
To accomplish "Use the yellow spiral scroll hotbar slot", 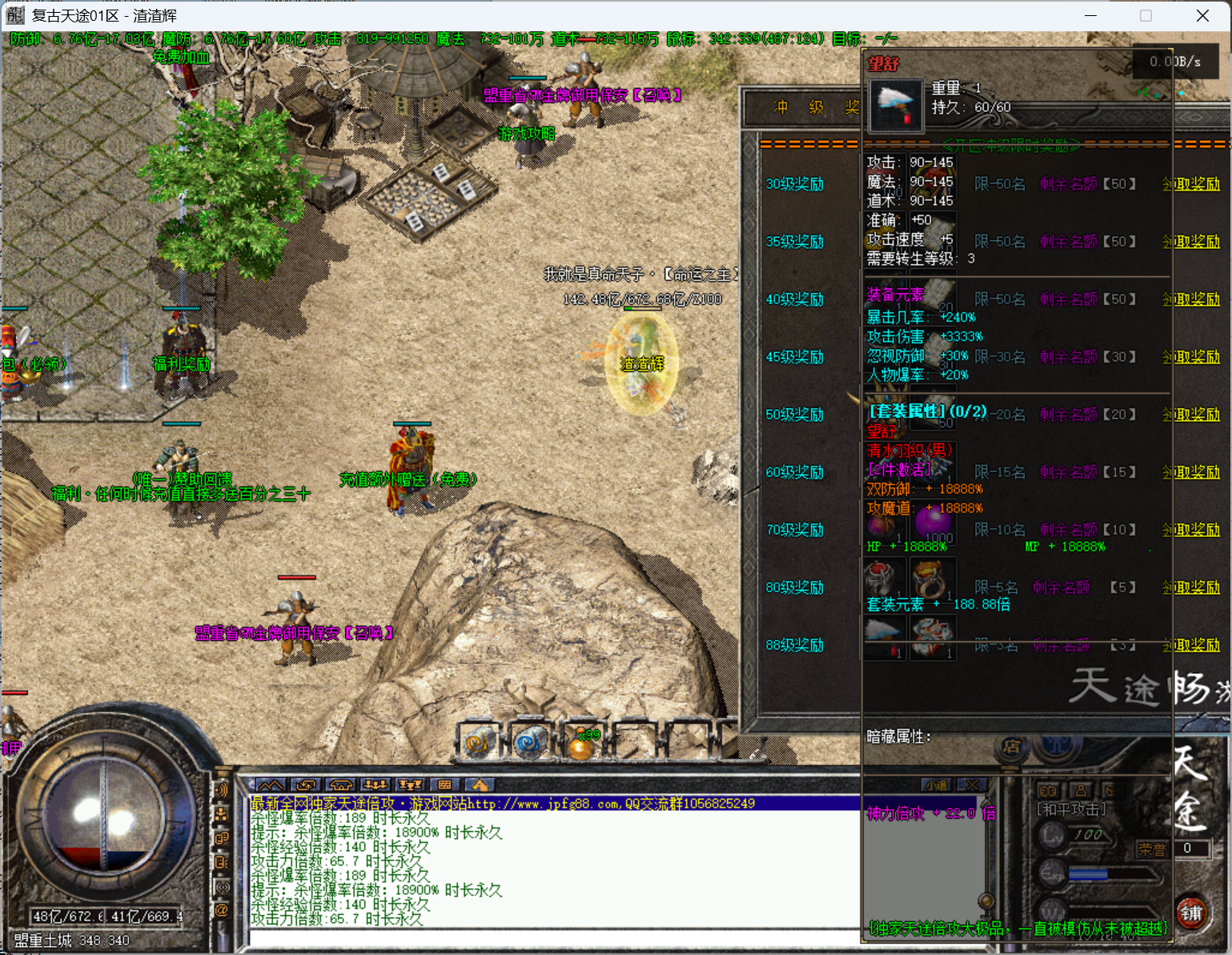I will (479, 742).
